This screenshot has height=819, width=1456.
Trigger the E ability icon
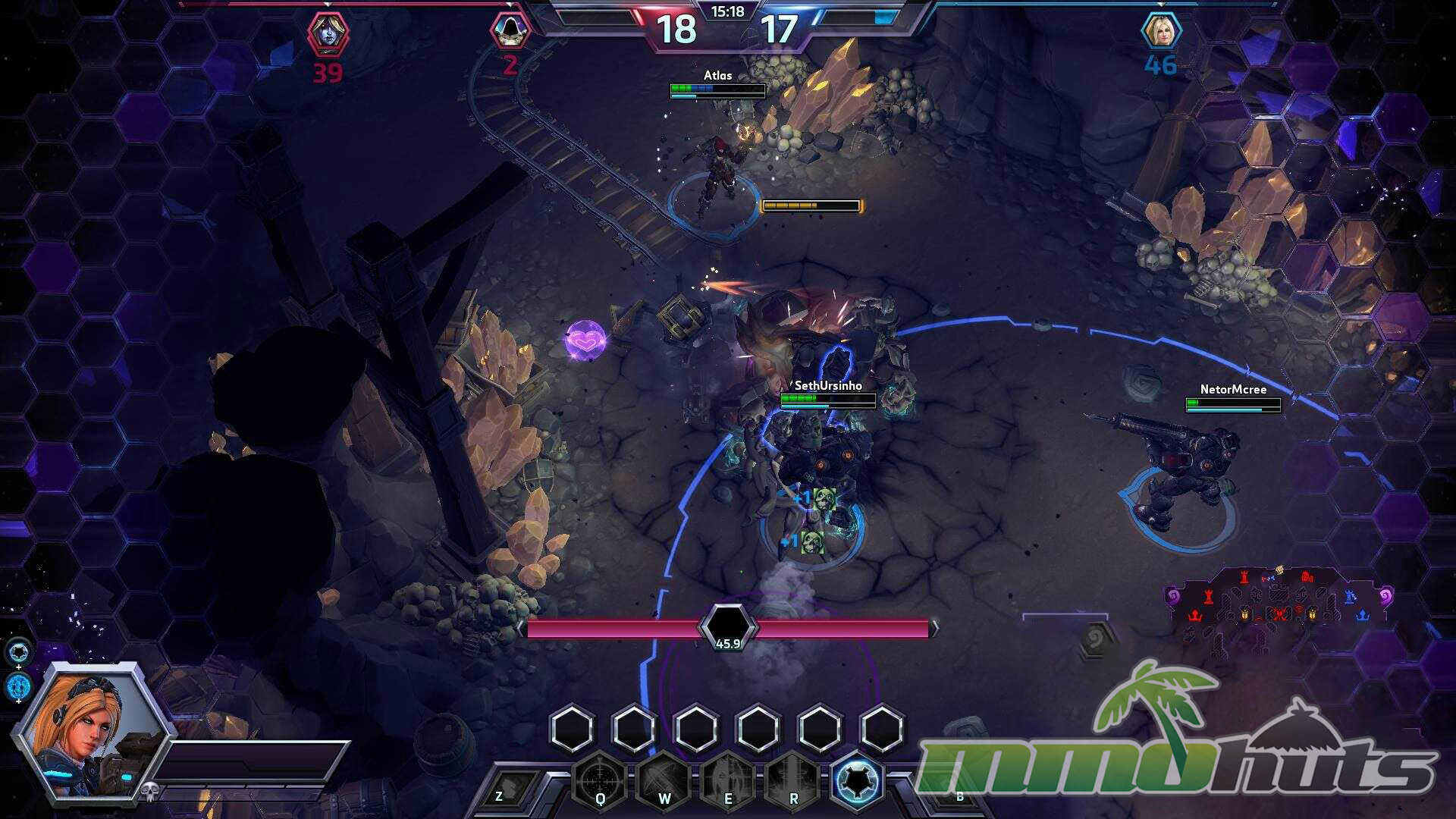[728, 781]
